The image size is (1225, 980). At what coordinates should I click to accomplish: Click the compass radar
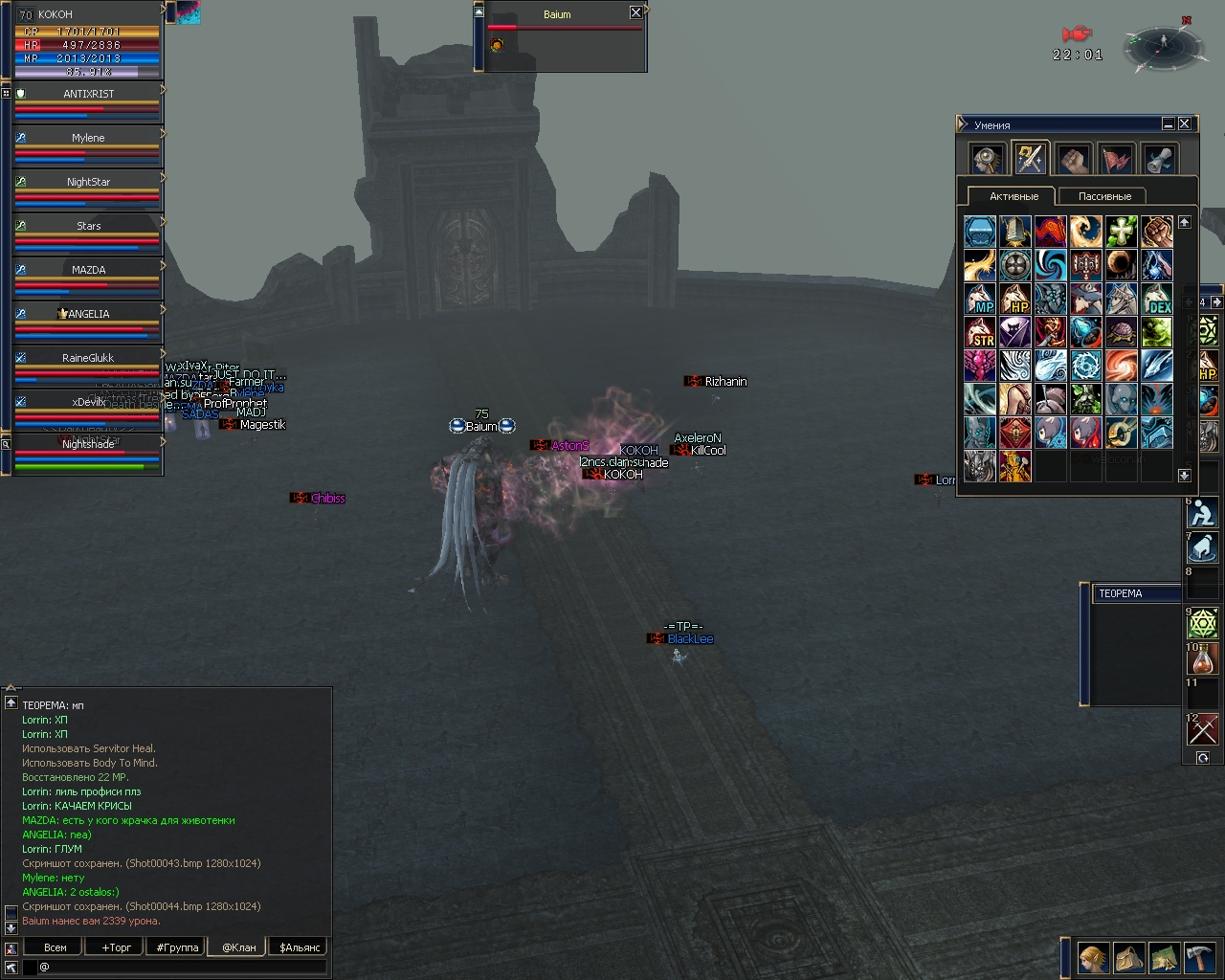(1163, 45)
